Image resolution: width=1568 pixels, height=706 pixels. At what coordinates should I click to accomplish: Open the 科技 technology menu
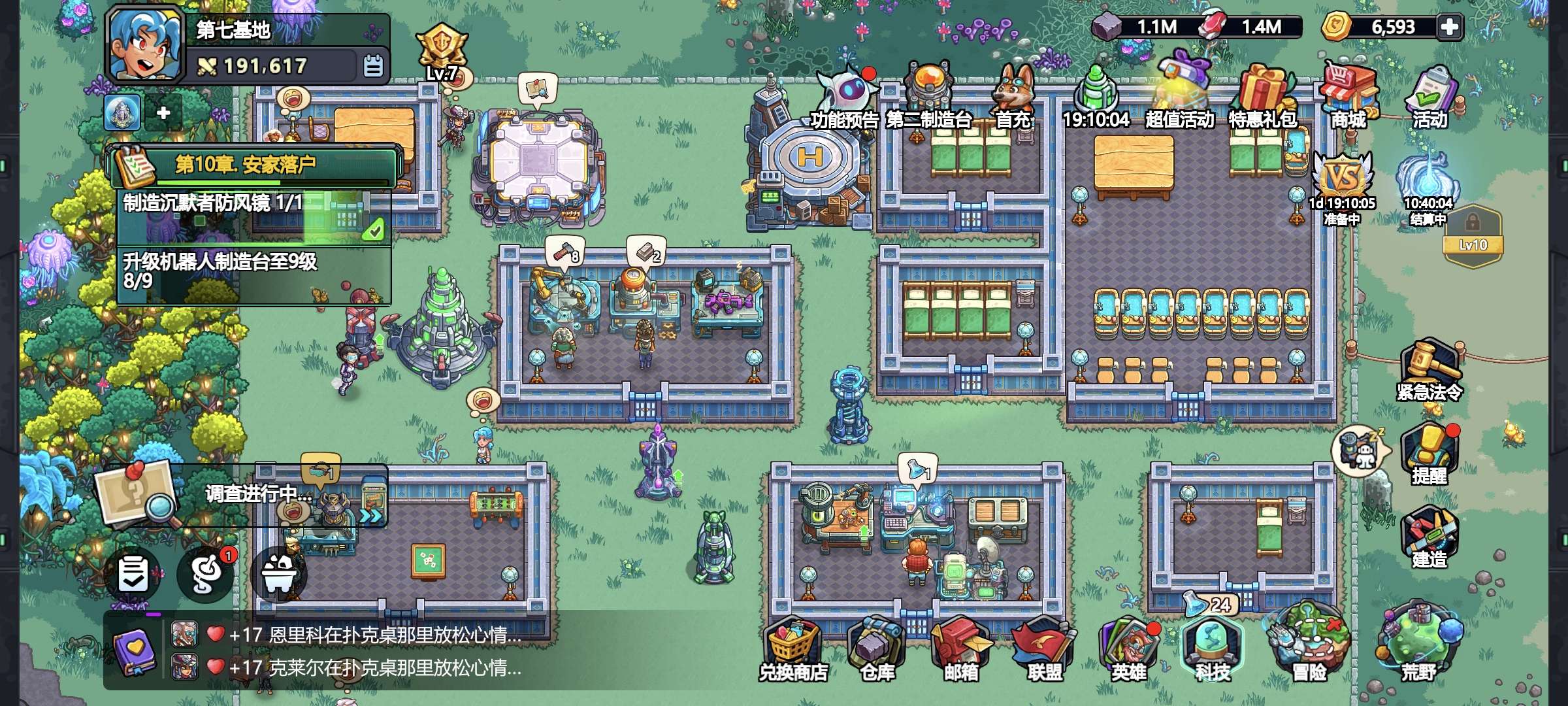coord(1212,650)
